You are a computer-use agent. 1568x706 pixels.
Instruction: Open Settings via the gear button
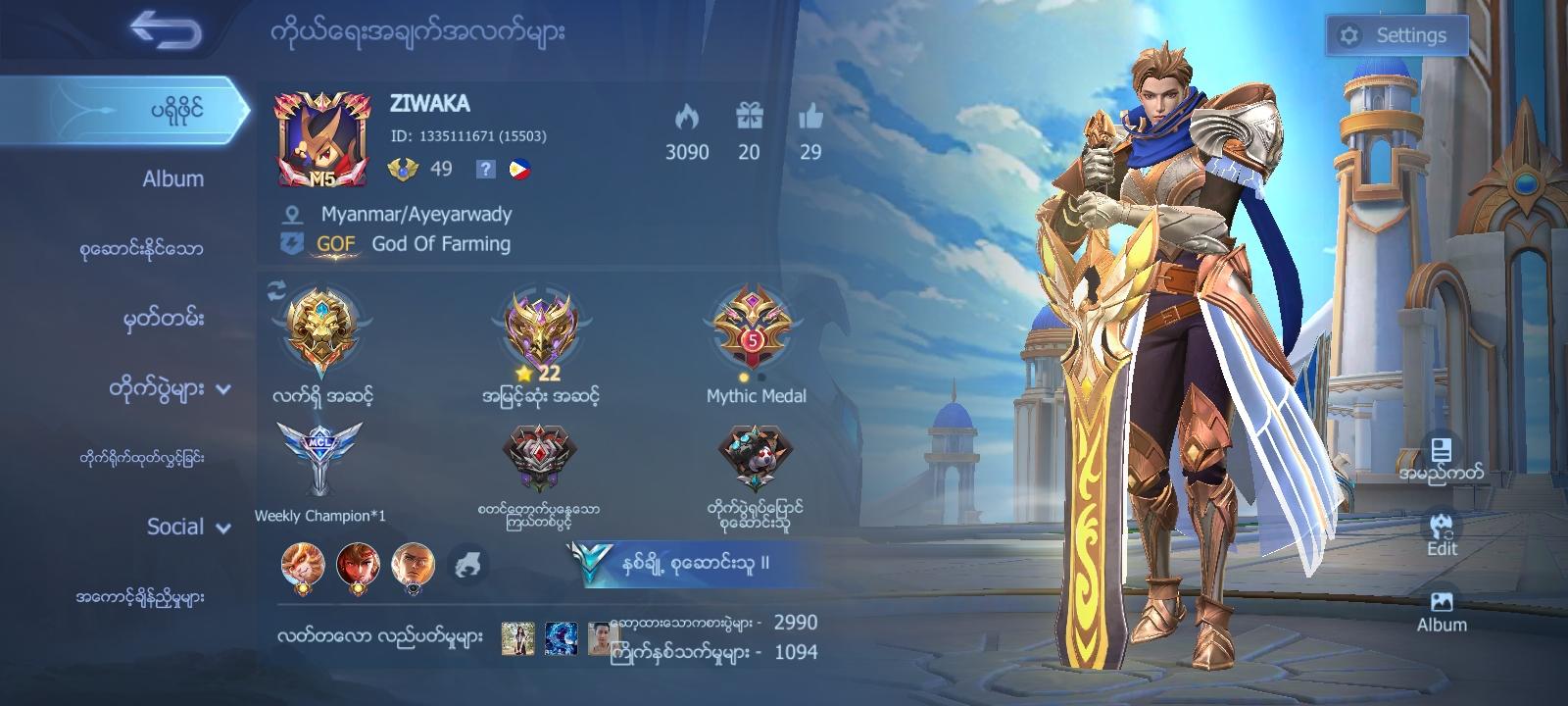click(1398, 33)
